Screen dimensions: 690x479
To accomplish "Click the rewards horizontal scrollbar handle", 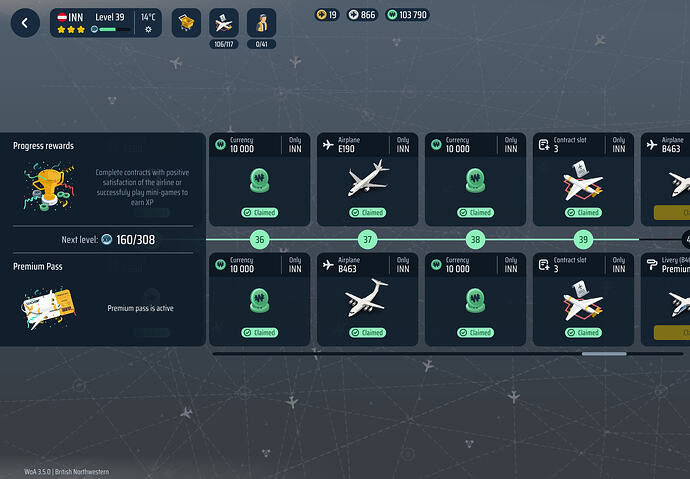I will coord(604,353).
